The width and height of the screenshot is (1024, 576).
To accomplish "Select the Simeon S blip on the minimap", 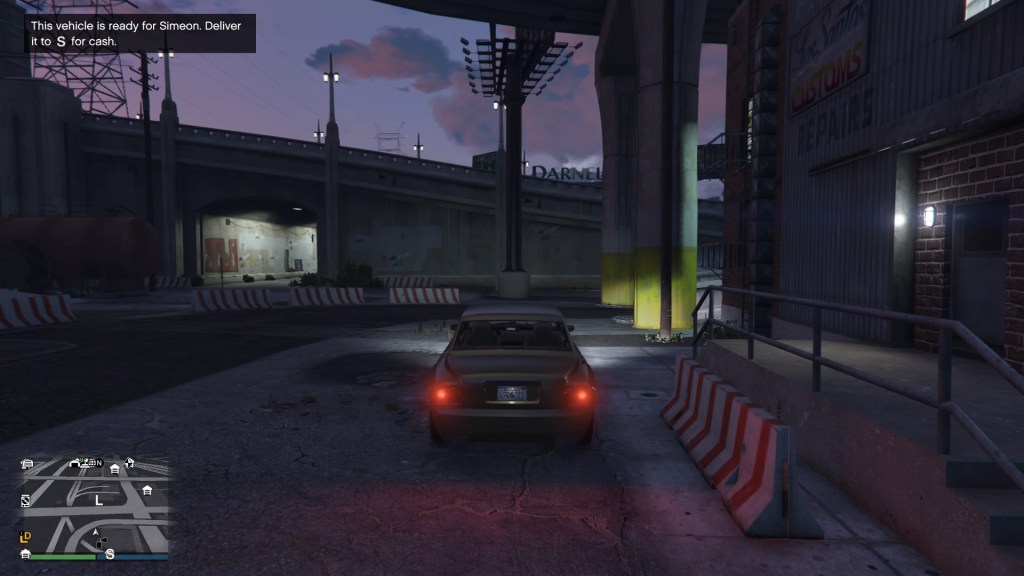I will pyautogui.click(x=110, y=553).
